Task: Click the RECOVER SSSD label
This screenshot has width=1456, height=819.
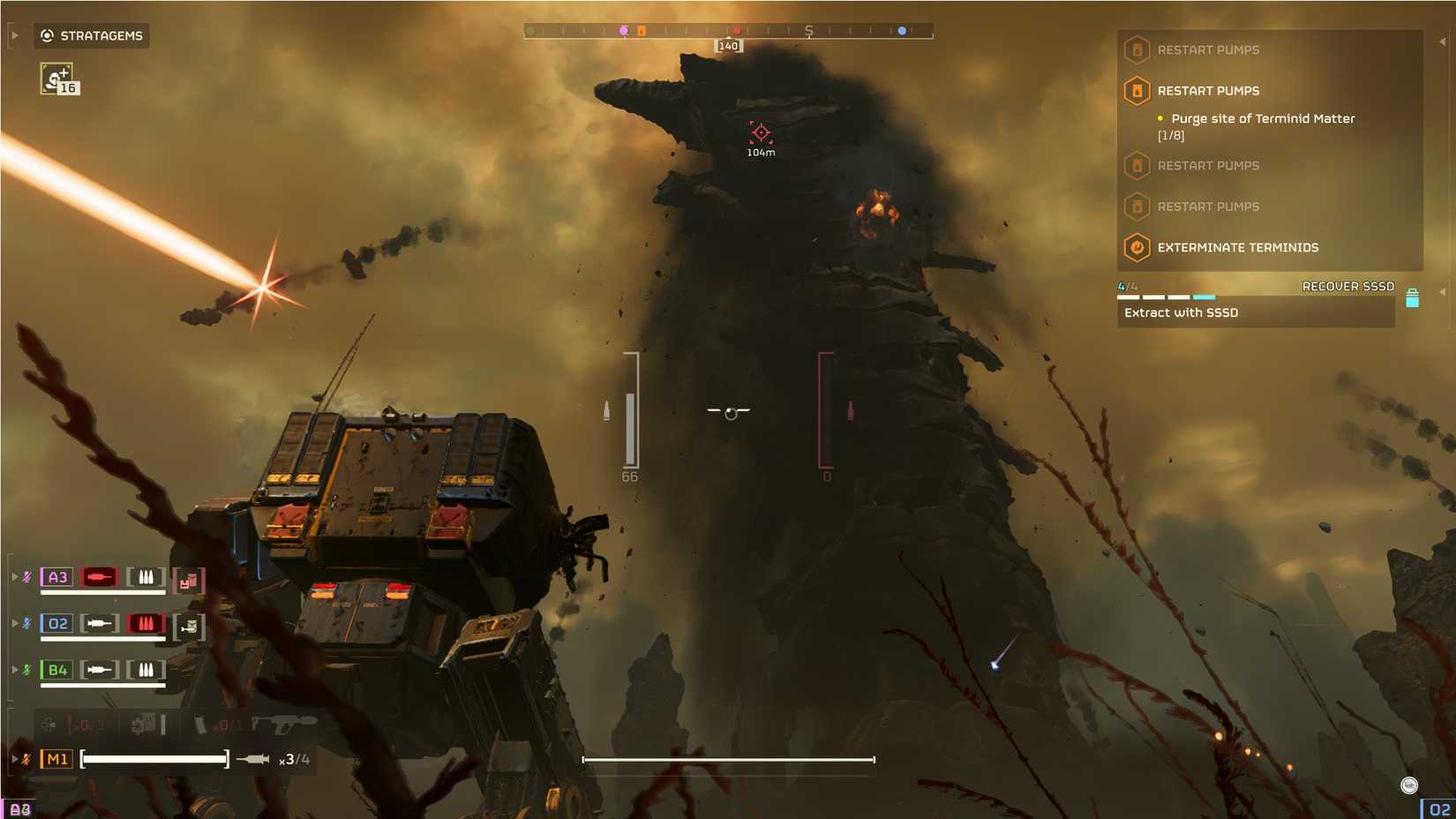Action: point(1348,286)
